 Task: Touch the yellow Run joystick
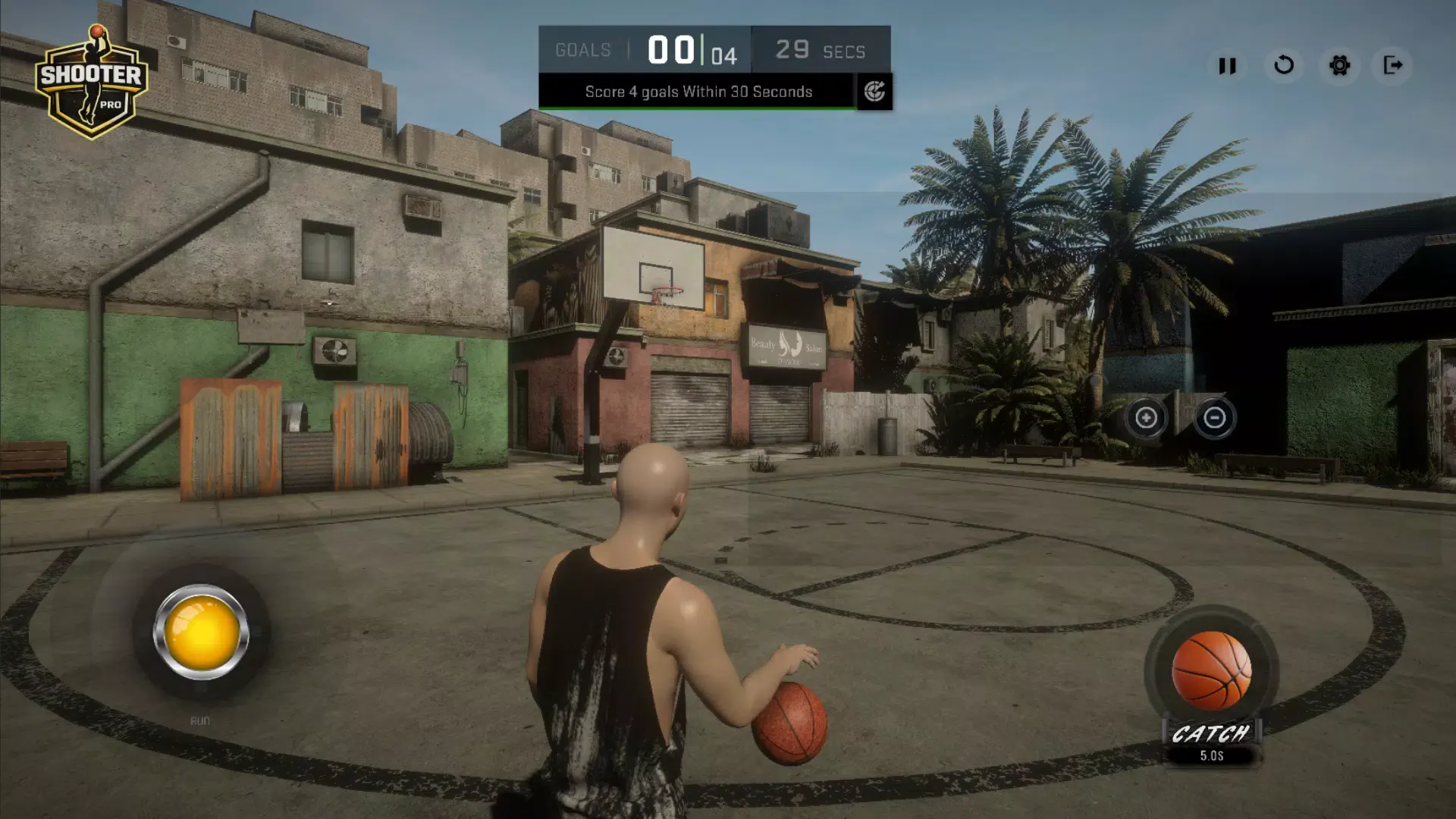tap(201, 632)
